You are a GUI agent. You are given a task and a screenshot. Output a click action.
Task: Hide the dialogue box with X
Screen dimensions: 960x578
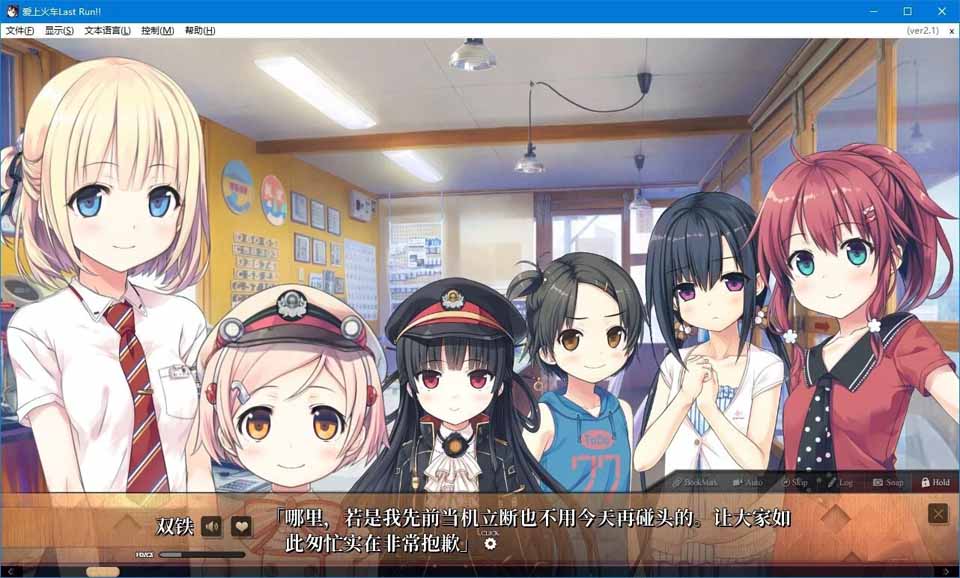937,514
